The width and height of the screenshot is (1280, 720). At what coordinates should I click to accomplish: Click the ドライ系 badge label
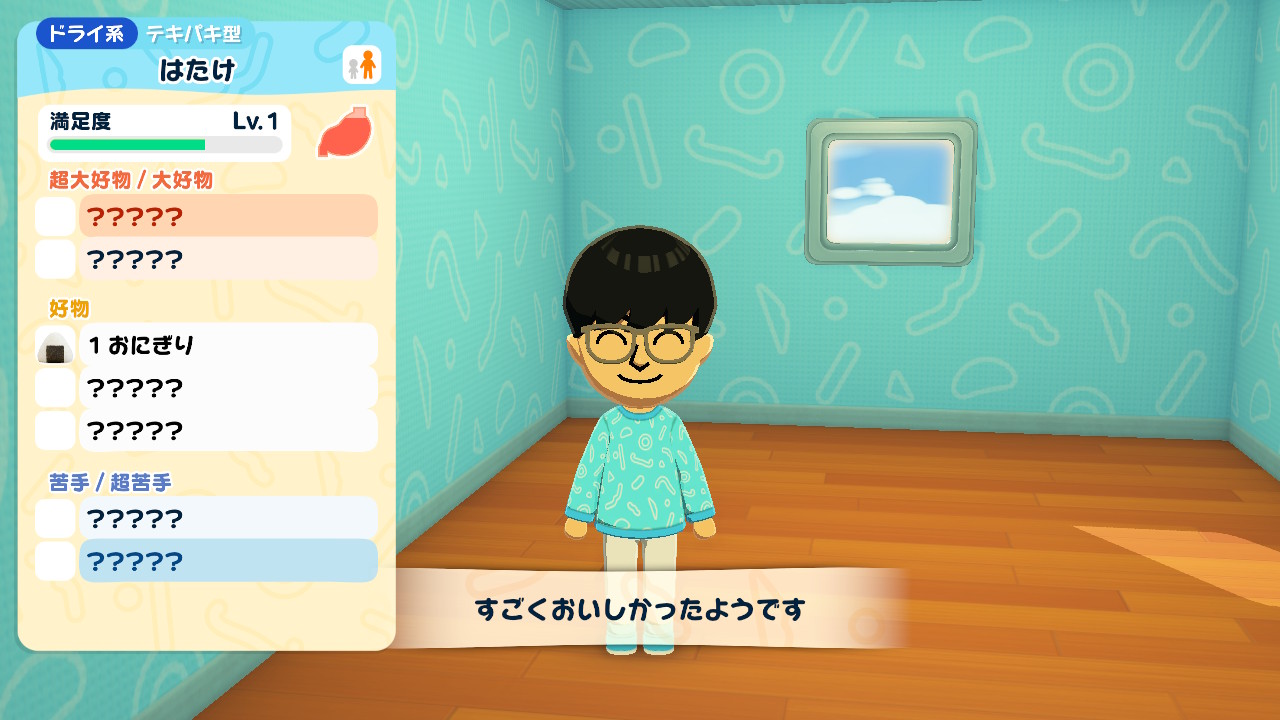(x=86, y=33)
